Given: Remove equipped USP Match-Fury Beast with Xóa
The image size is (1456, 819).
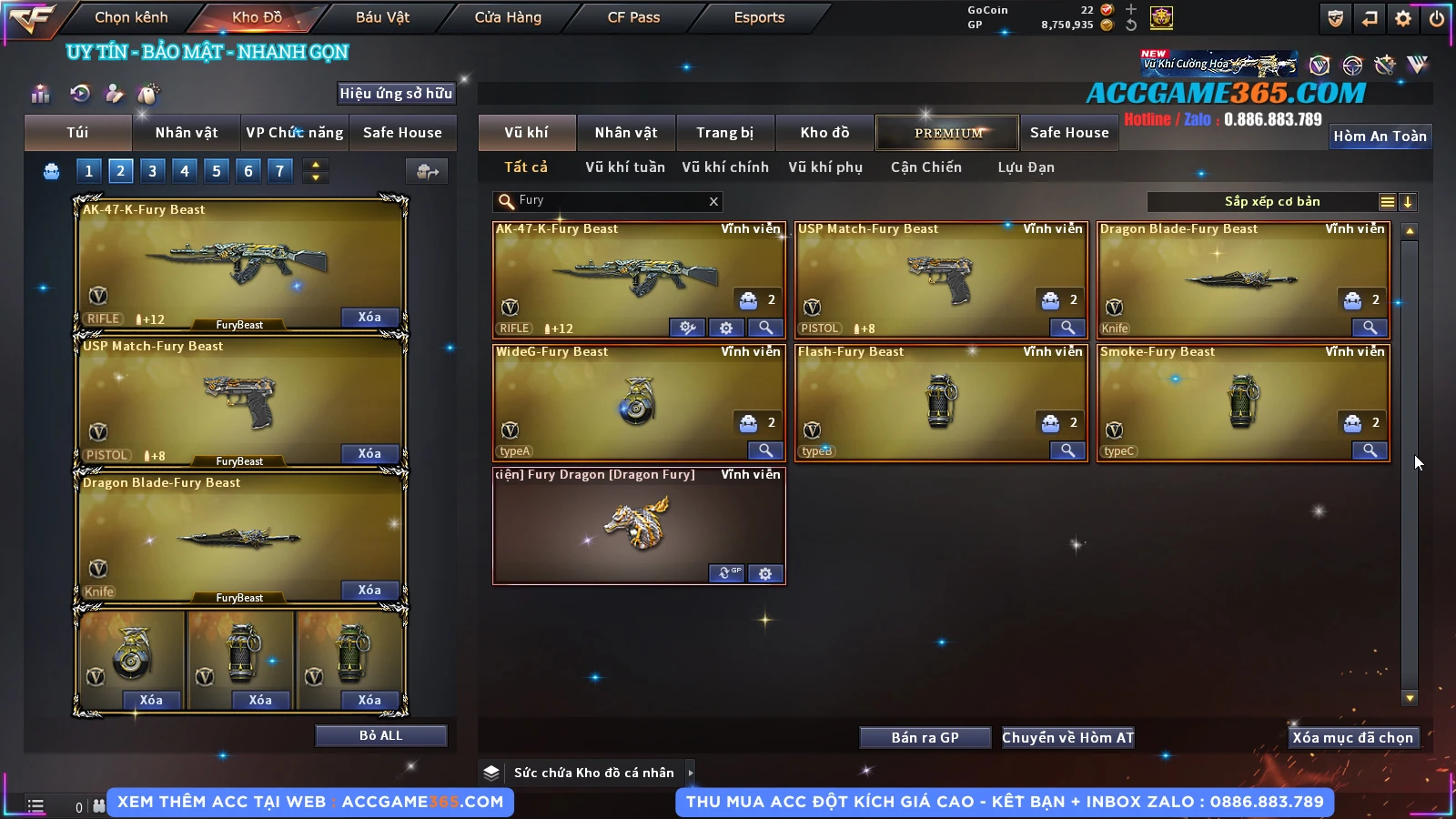Looking at the screenshot, I should [x=369, y=453].
